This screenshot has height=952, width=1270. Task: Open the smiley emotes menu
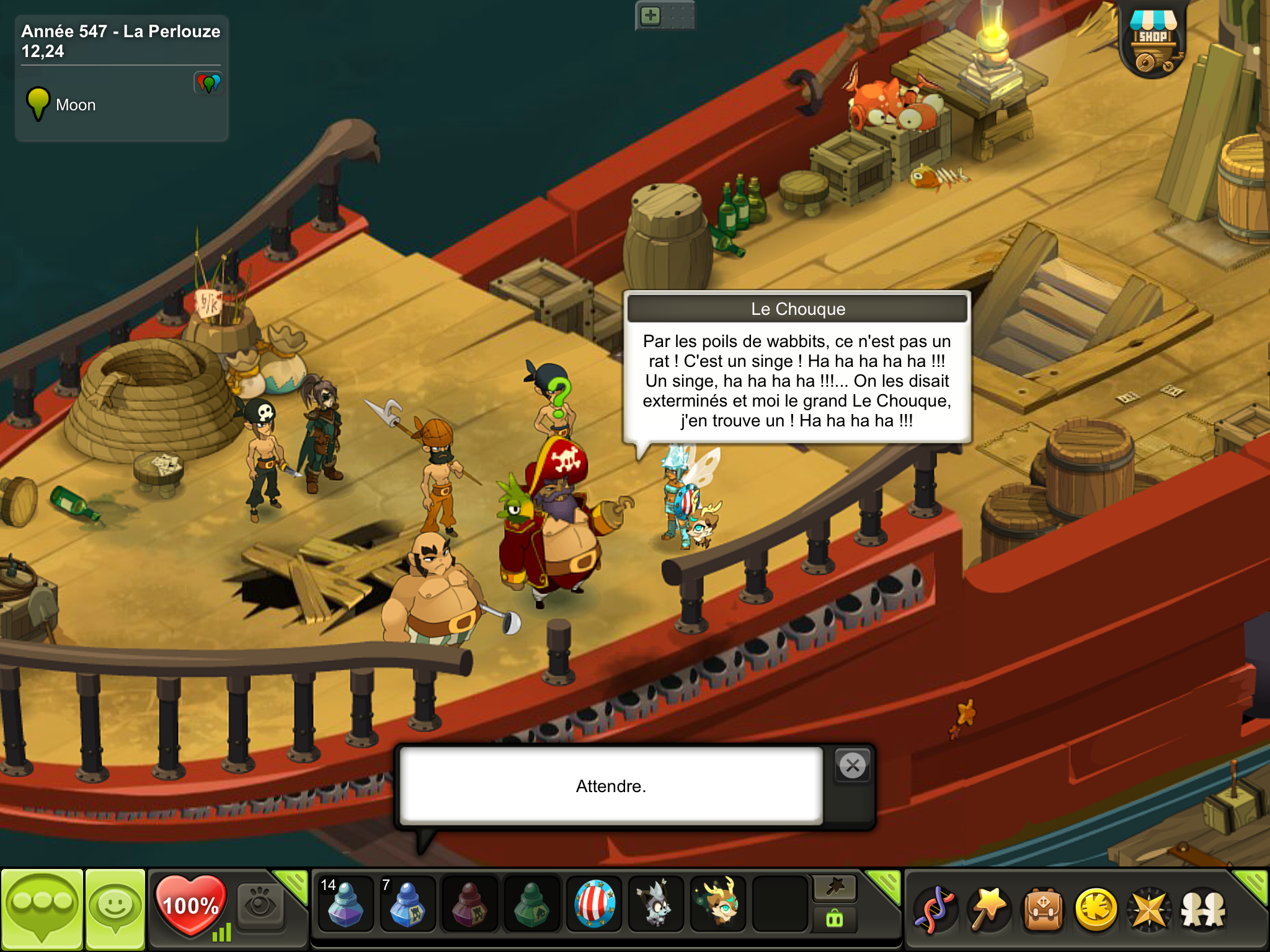(115, 909)
